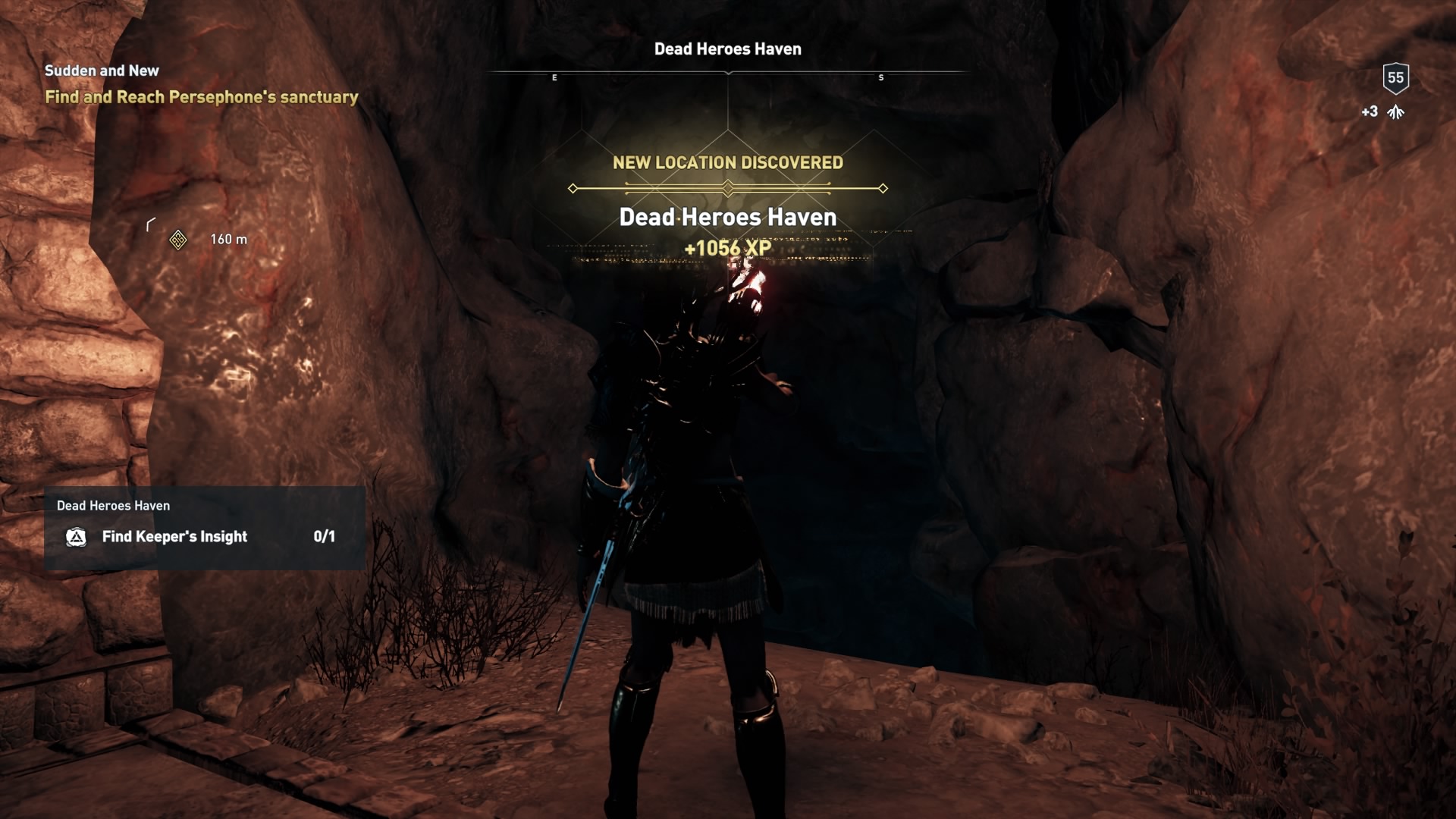Click the 160 m distance readout
1456x819 pixels.
pyautogui.click(x=227, y=239)
